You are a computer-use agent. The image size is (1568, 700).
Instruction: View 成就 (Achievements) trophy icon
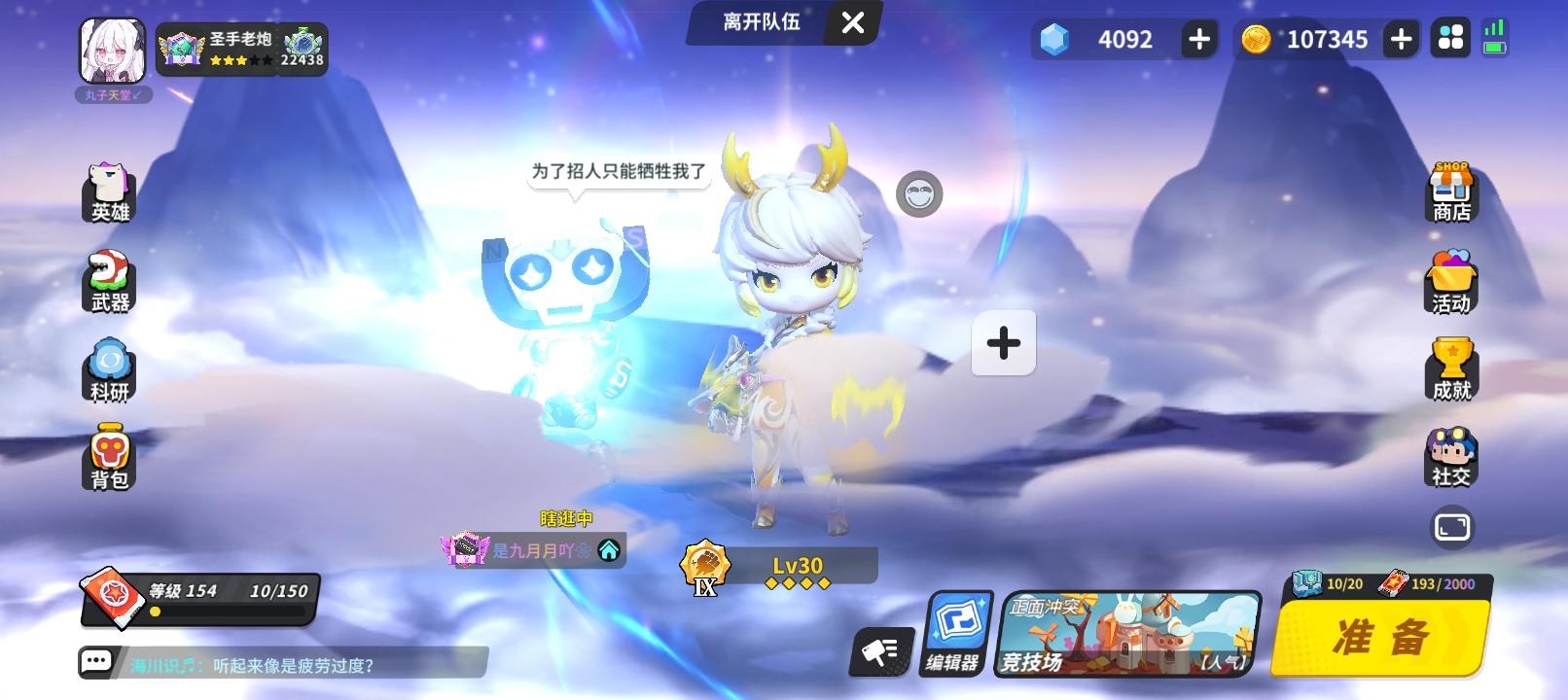1450,368
